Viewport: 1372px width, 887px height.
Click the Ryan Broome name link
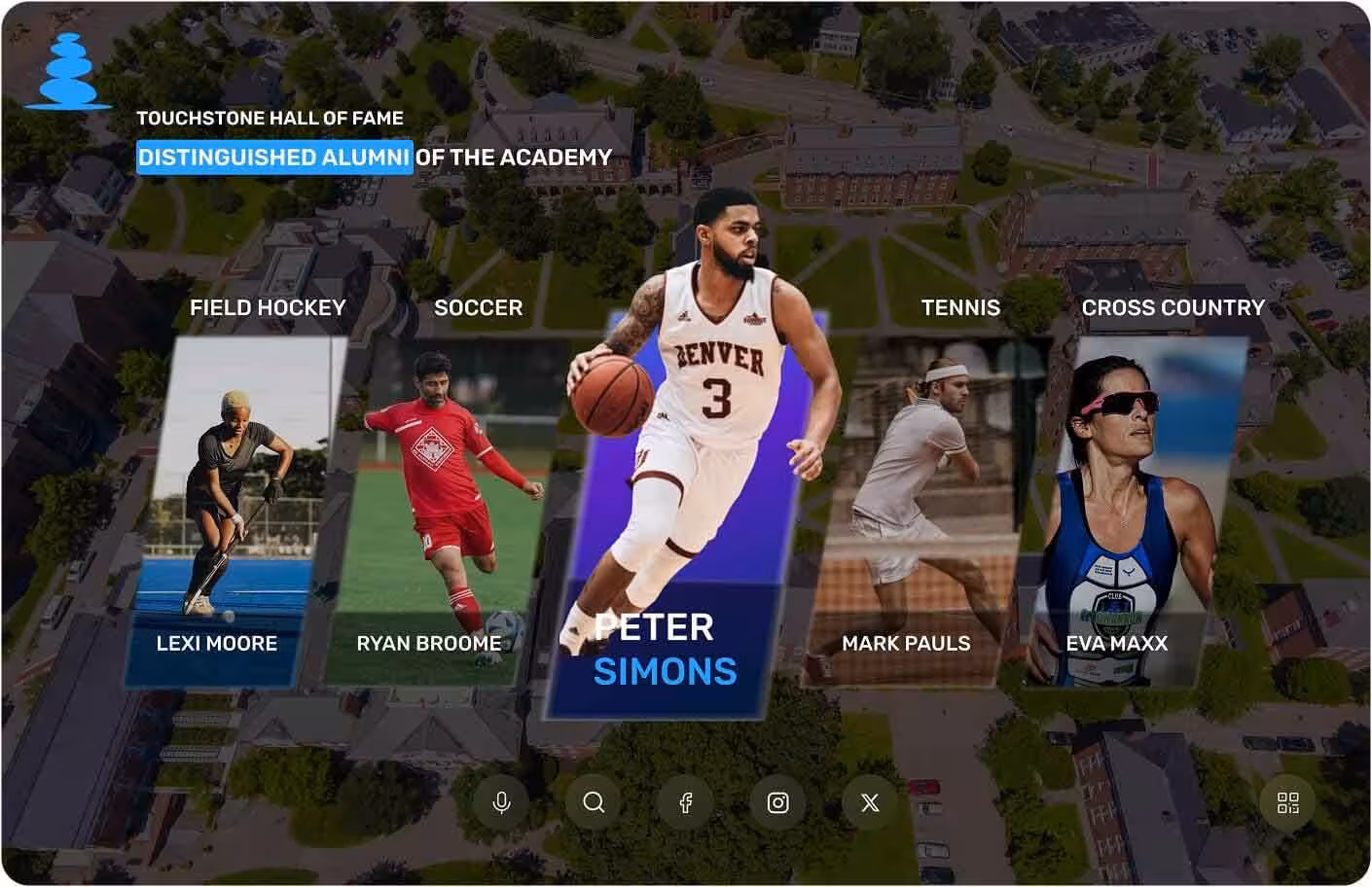[x=429, y=643]
